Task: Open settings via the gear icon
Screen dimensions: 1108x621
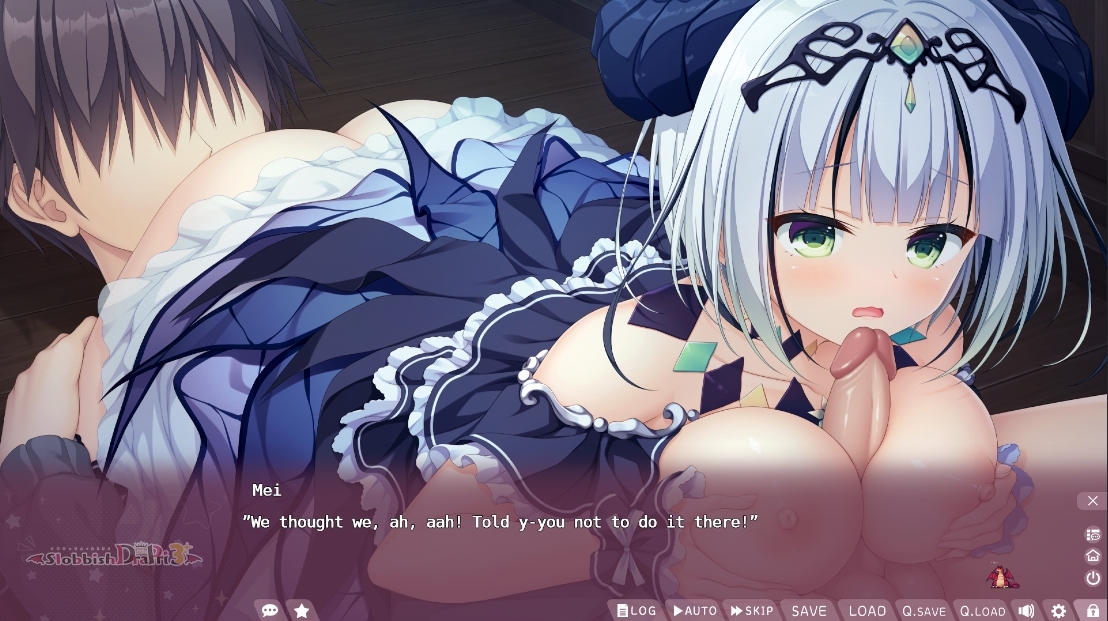Action: 1058,610
